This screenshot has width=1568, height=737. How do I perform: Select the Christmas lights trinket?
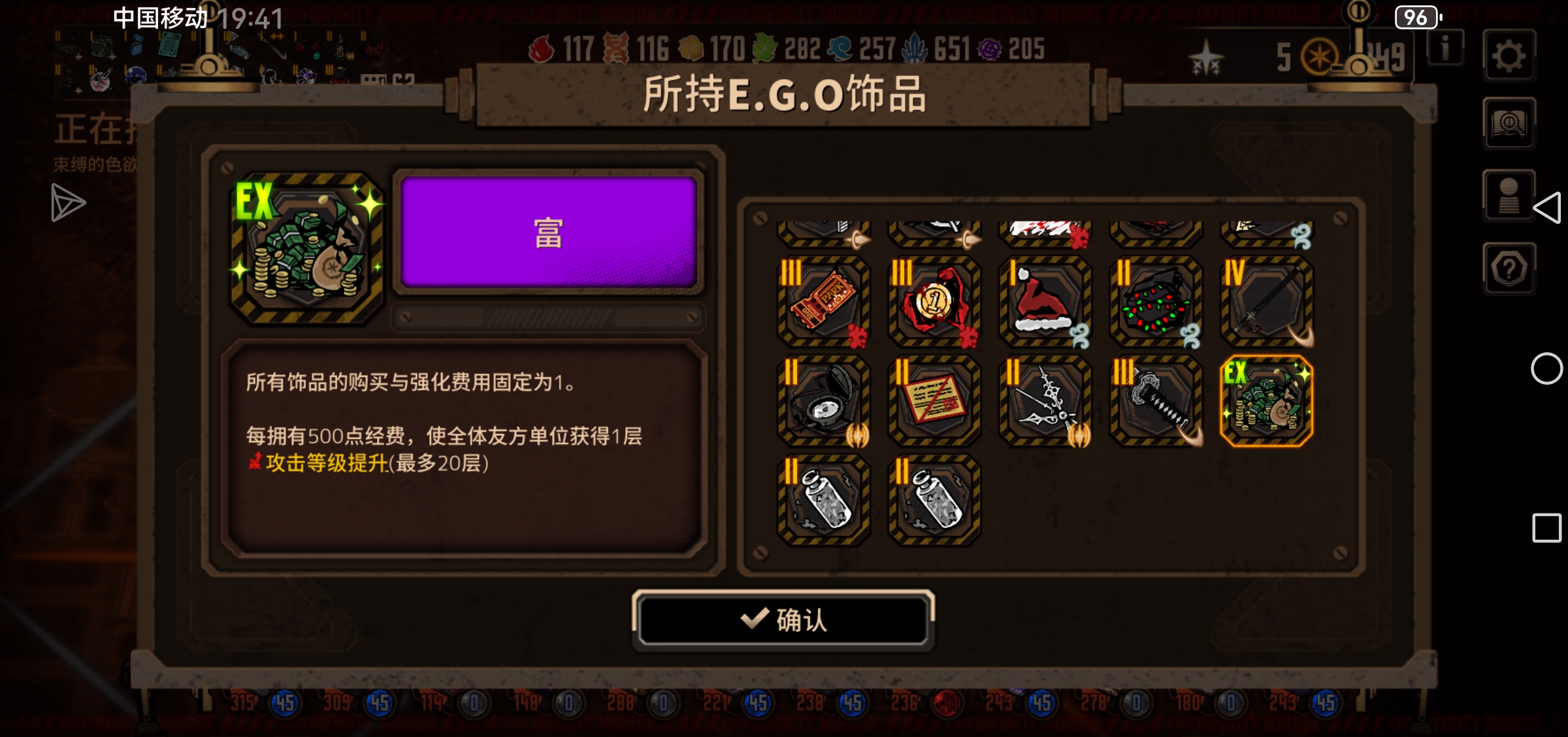pos(1156,302)
